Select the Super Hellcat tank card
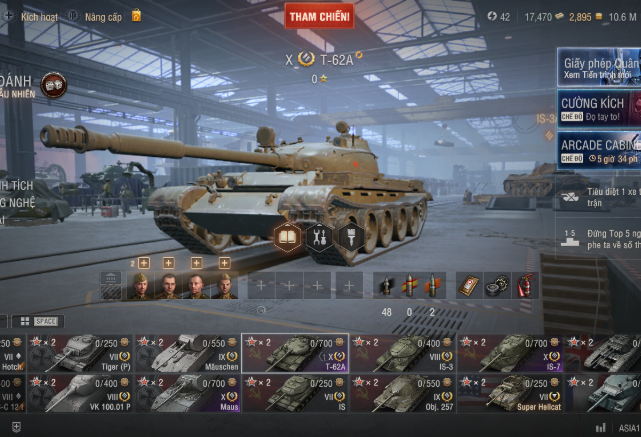641x437 pixels. [x=512, y=393]
